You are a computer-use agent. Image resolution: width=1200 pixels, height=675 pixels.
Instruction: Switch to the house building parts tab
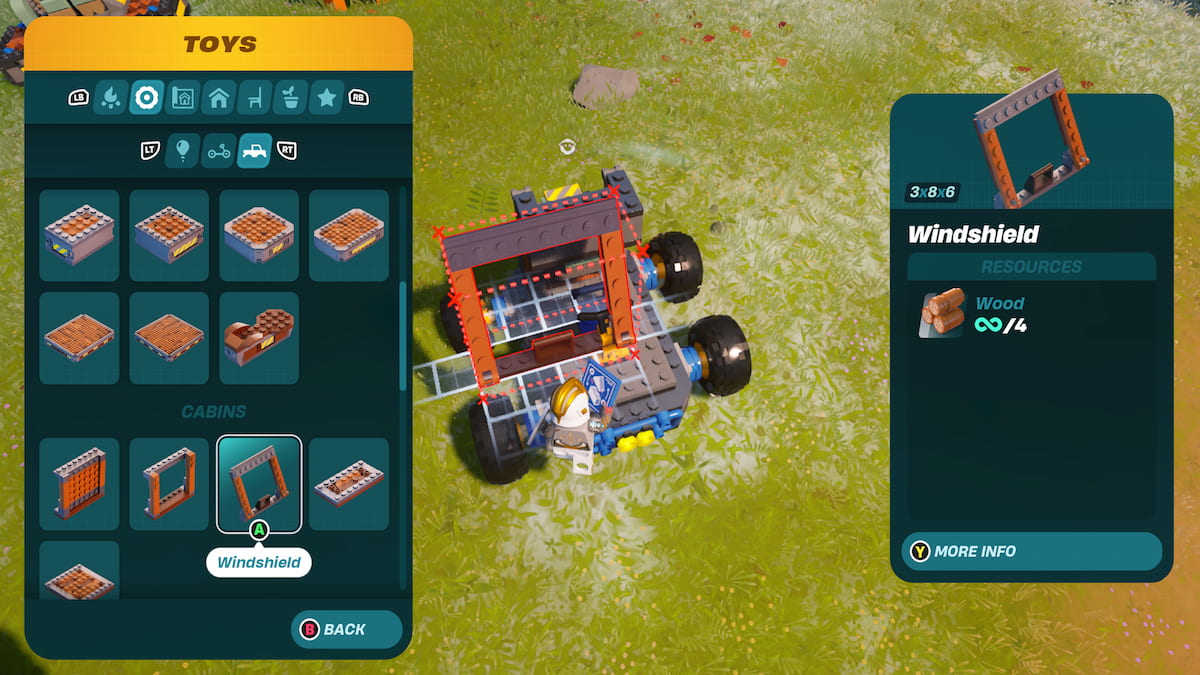click(219, 98)
